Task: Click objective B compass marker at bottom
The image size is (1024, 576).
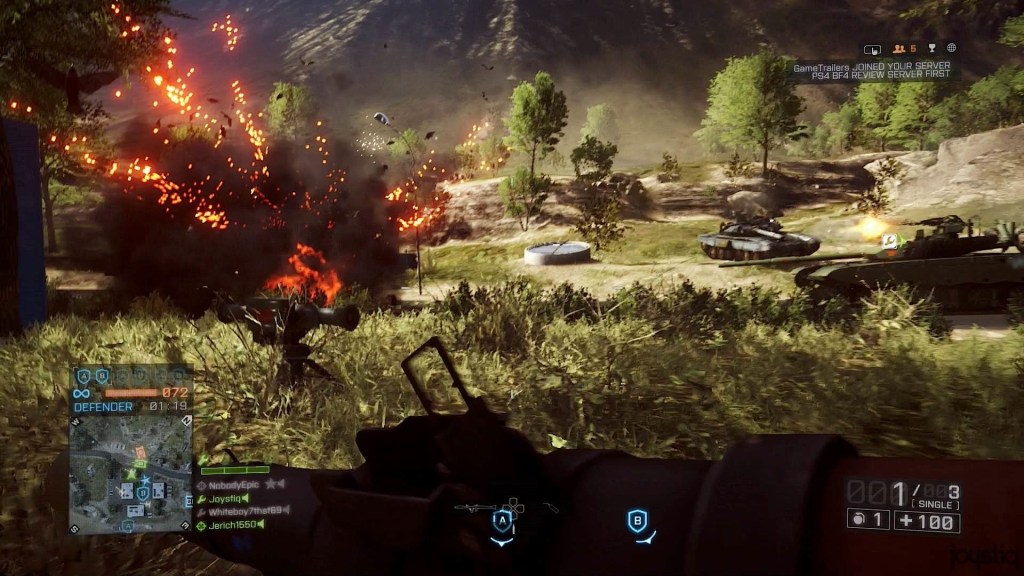Action: click(x=637, y=520)
